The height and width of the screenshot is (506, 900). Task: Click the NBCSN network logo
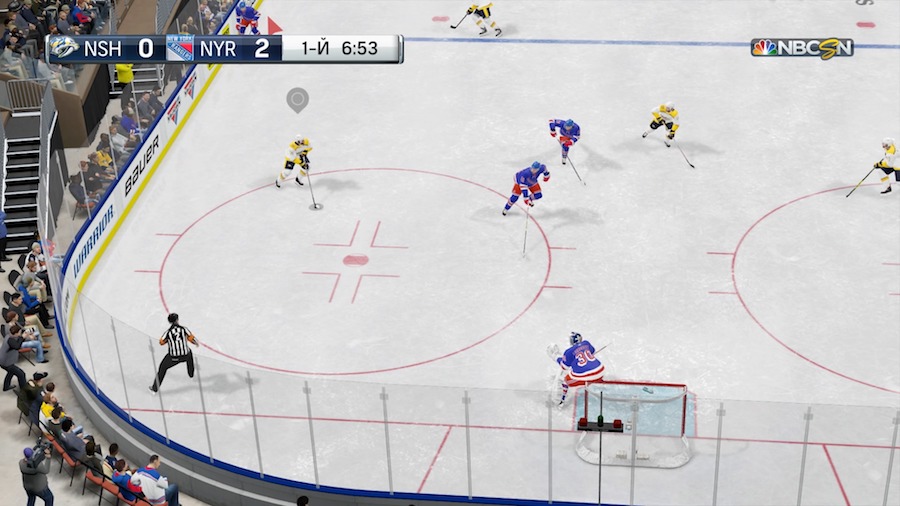(x=802, y=47)
